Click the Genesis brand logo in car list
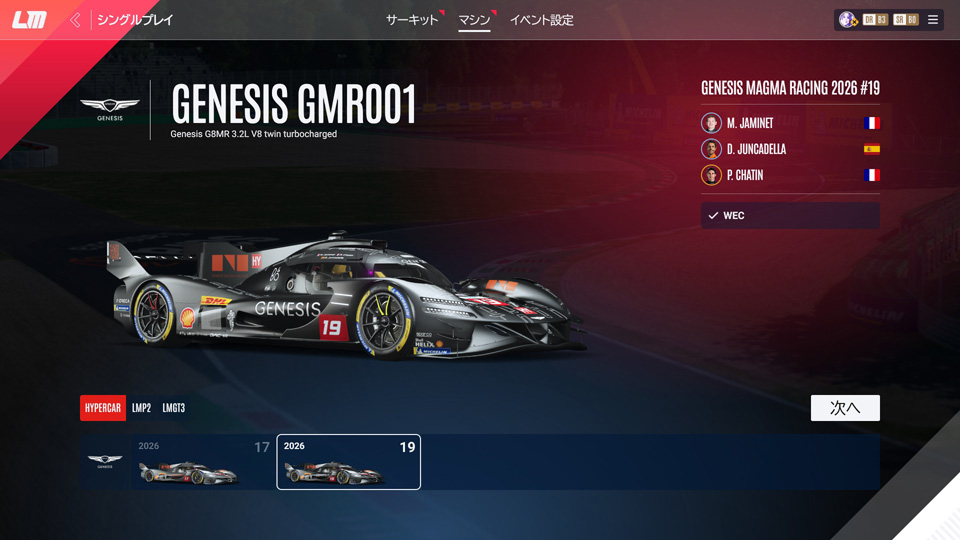 coord(105,462)
